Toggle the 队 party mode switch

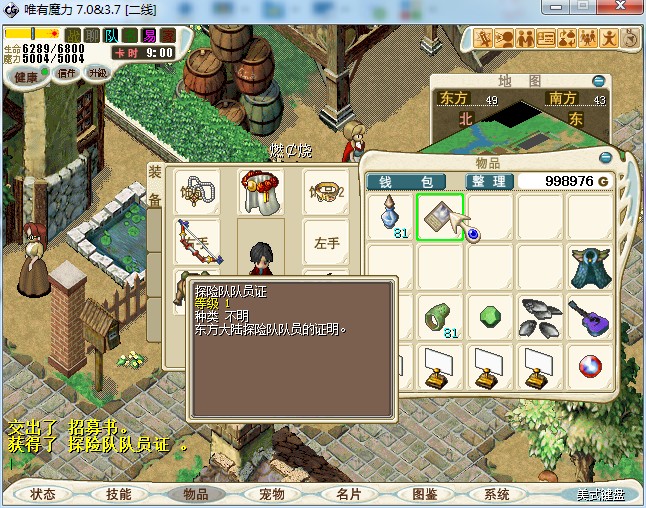[x=112, y=35]
